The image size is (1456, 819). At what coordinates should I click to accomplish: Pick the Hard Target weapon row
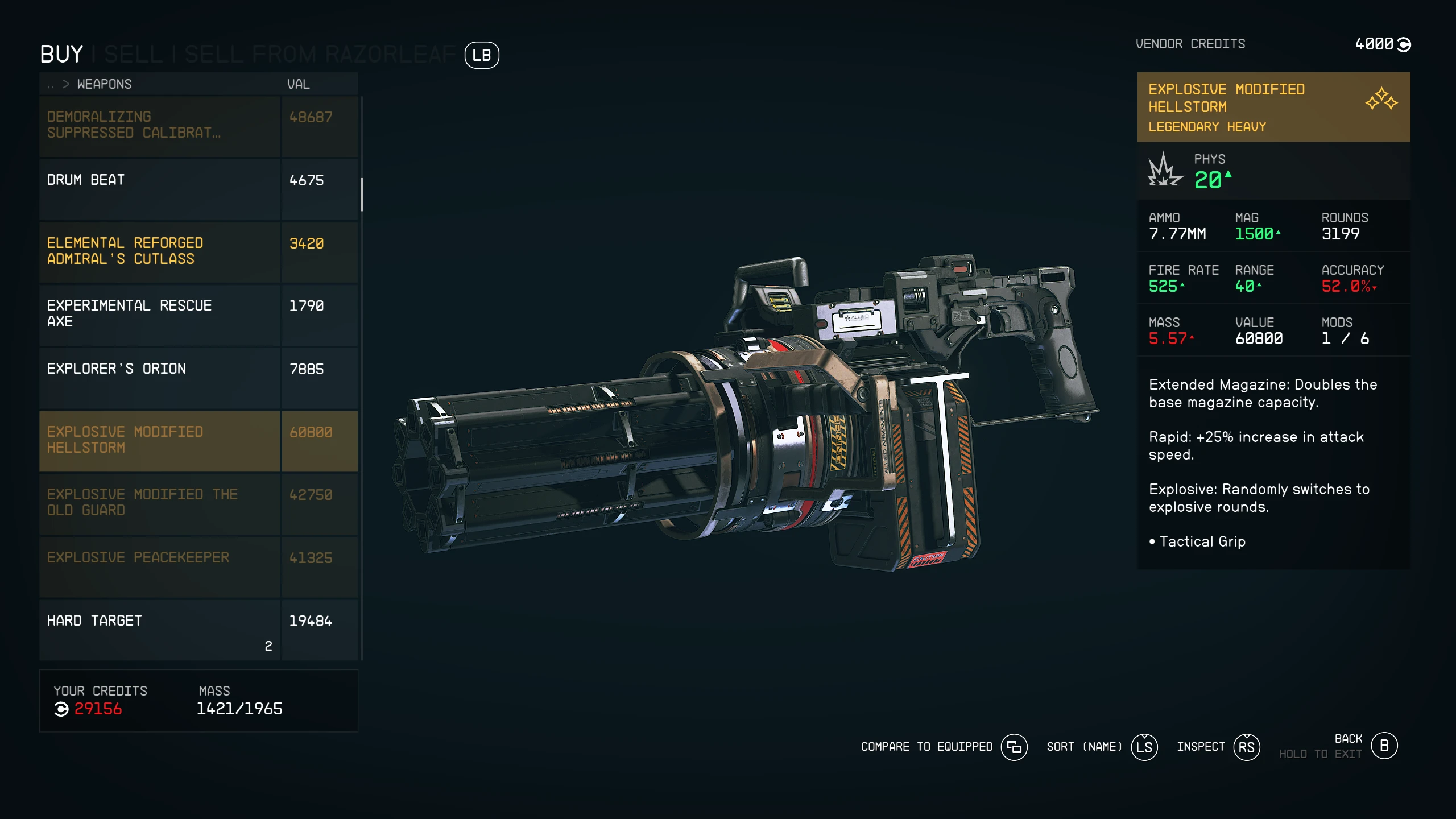tap(159, 629)
